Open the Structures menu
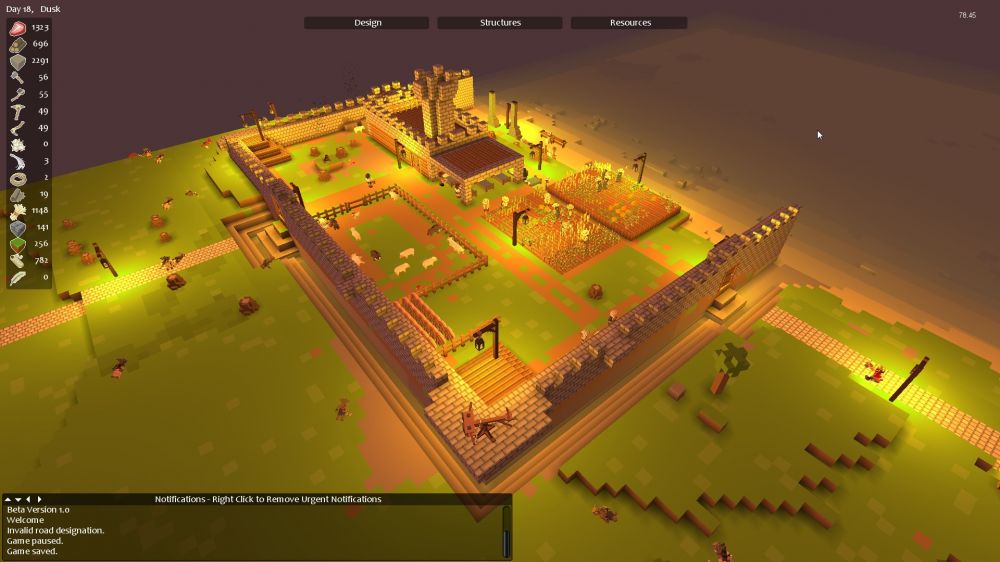This screenshot has height=562, width=1000. (500, 23)
